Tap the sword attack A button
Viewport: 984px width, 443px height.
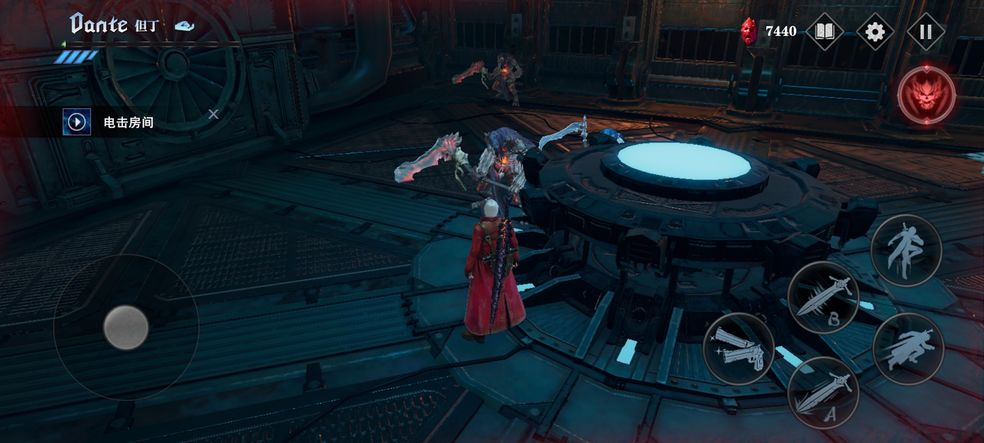[823, 391]
